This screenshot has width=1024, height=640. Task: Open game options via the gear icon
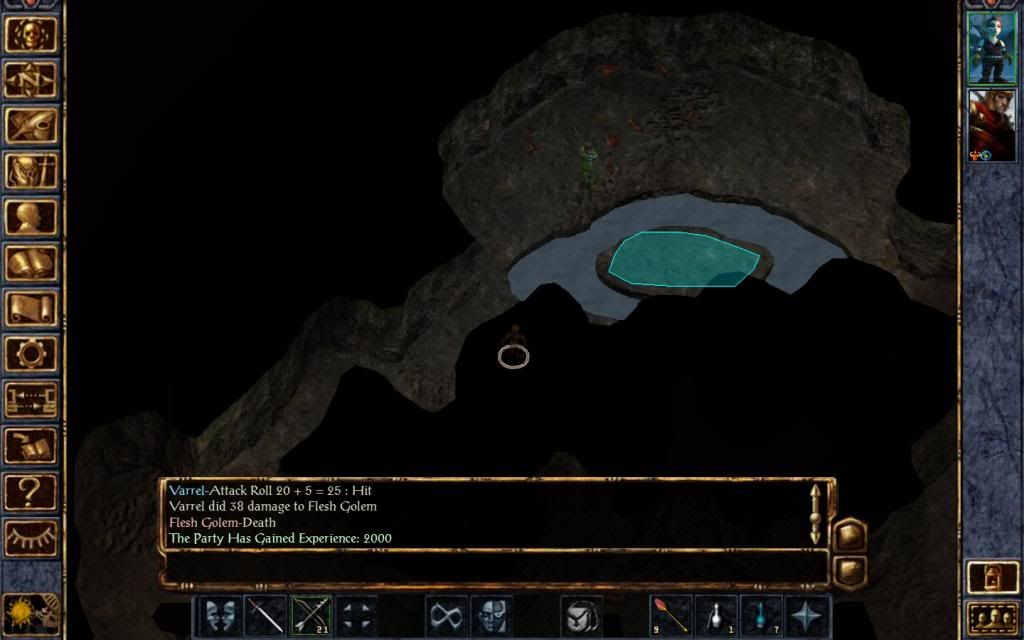[x=30, y=353]
